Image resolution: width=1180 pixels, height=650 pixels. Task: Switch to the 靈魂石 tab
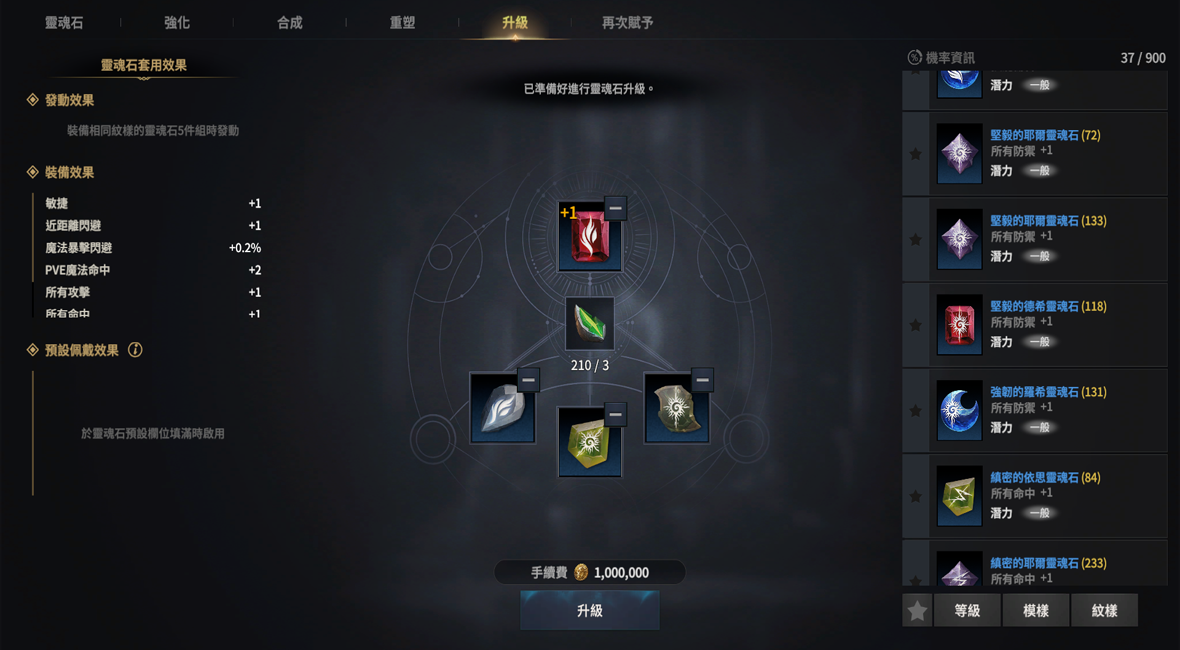(x=64, y=22)
